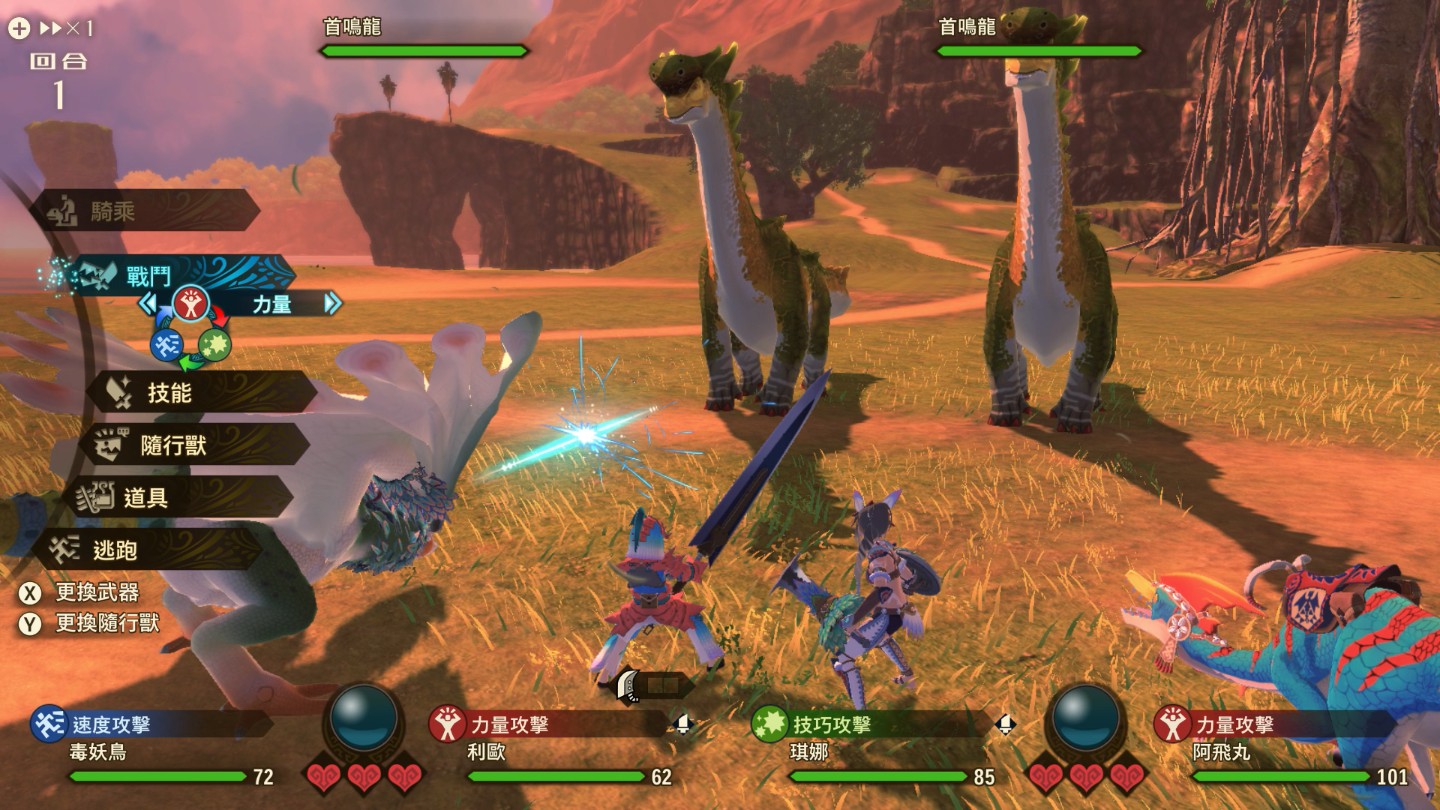Pick the blue Speed attack type icon
This screenshot has width=1440, height=810.
[166, 345]
